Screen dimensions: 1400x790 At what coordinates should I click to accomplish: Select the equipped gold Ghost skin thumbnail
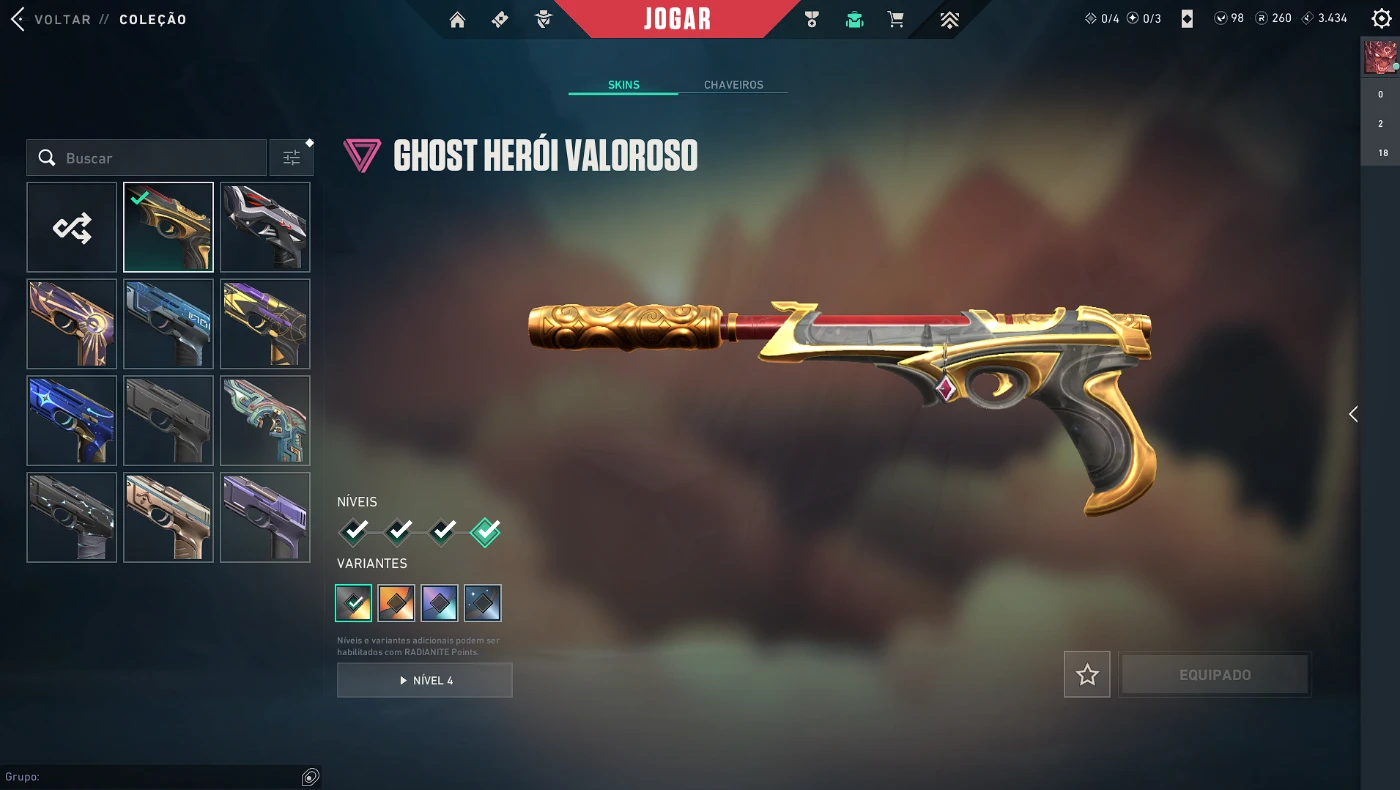coord(168,228)
